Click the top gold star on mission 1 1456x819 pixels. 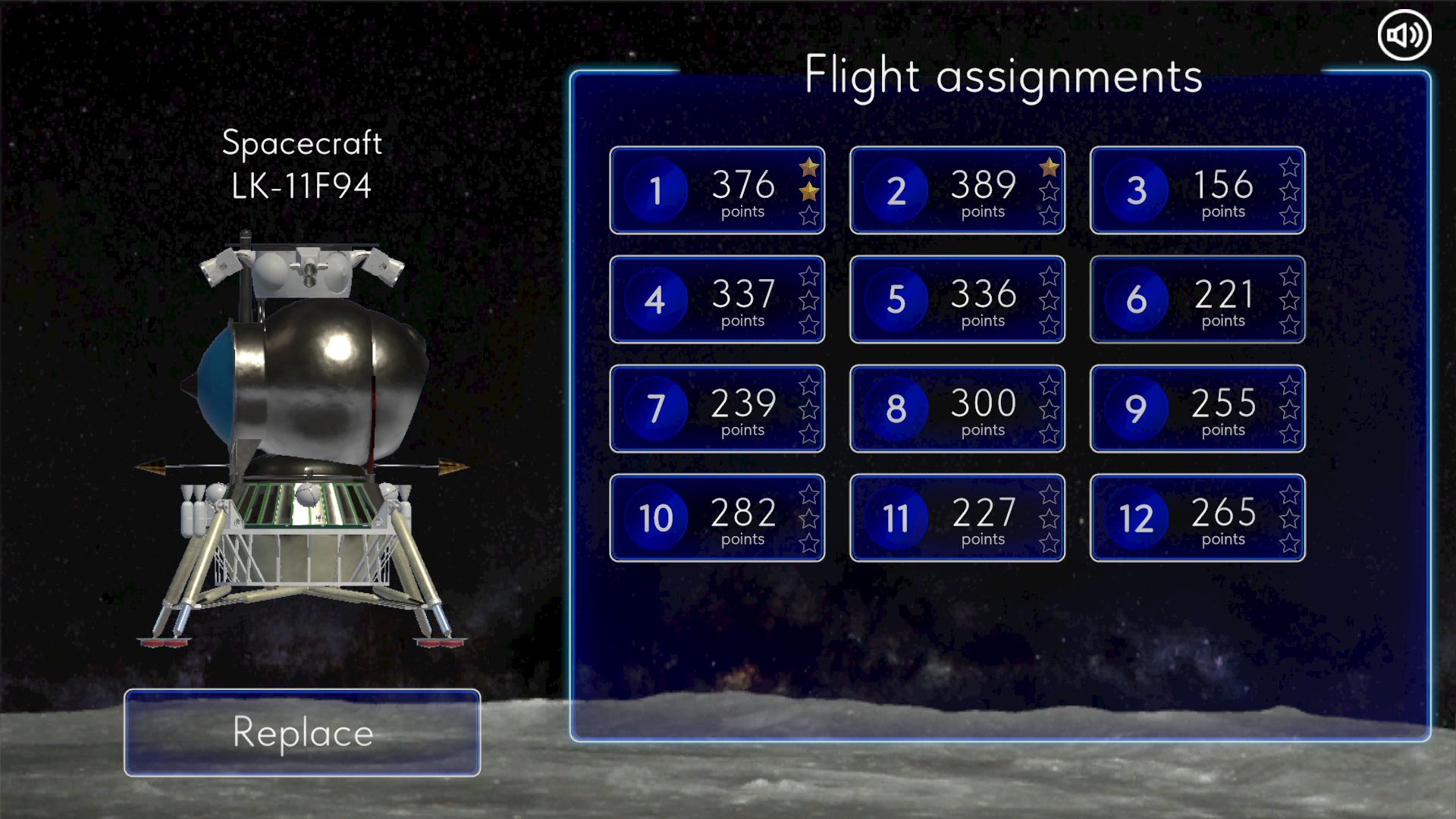[x=808, y=166]
